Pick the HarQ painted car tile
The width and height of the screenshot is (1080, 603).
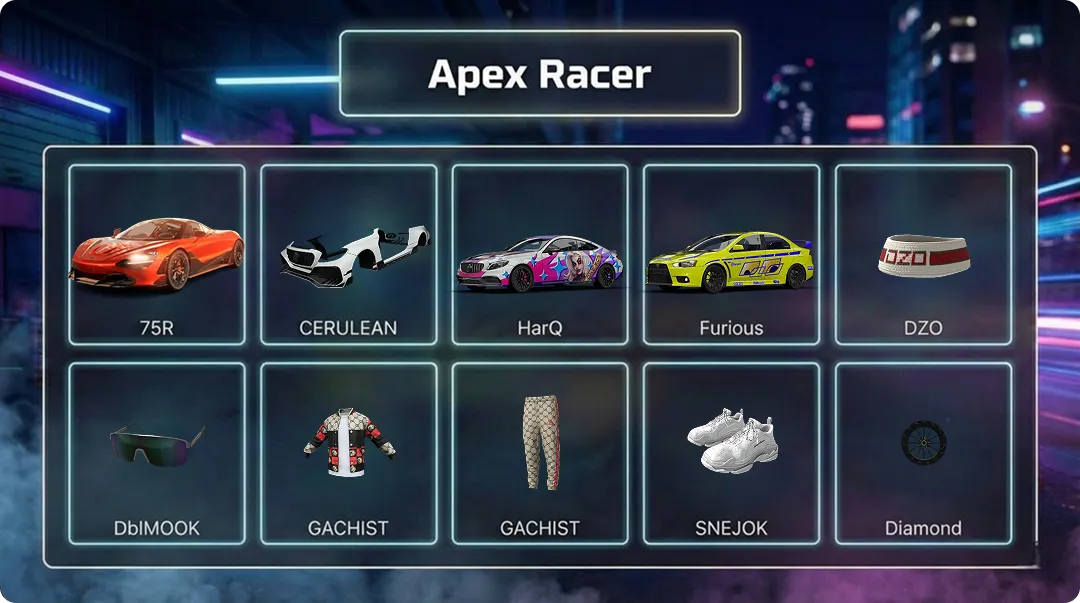pos(540,255)
